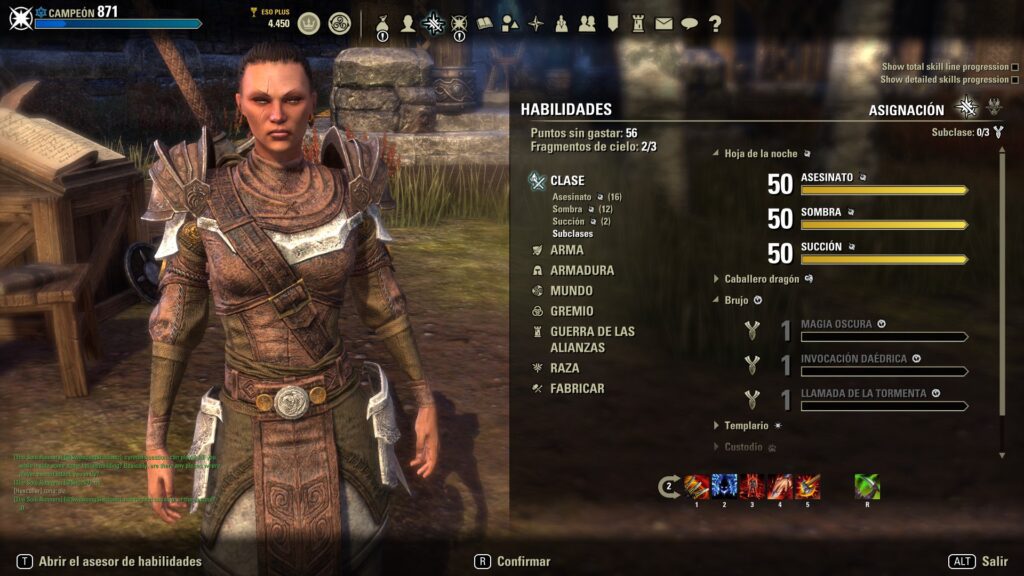Open the FABRICAR skill category
The height and width of the screenshot is (576, 1024).
coord(577,388)
